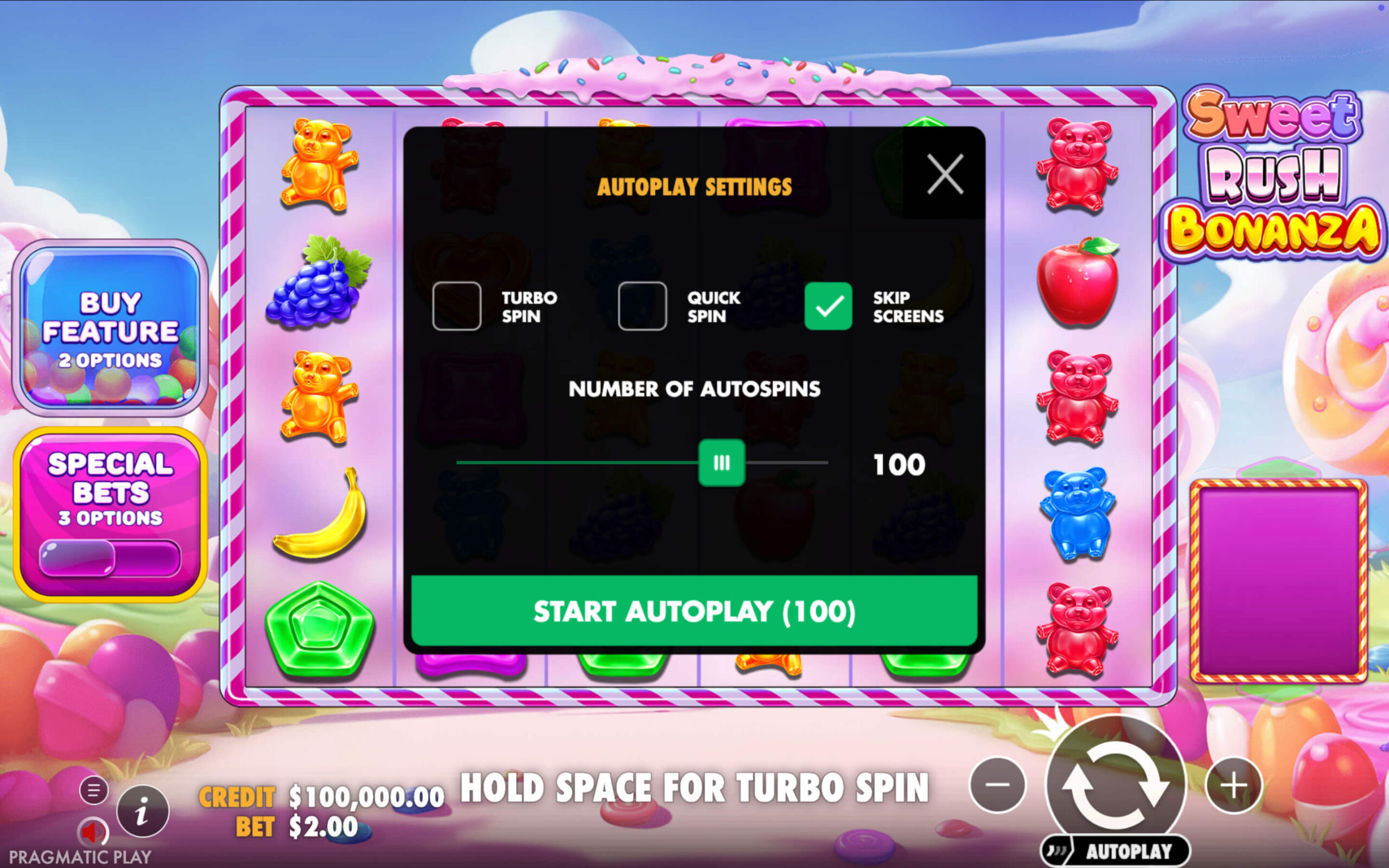
Task: Open the Buy Feature options
Action: pos(109,329)
